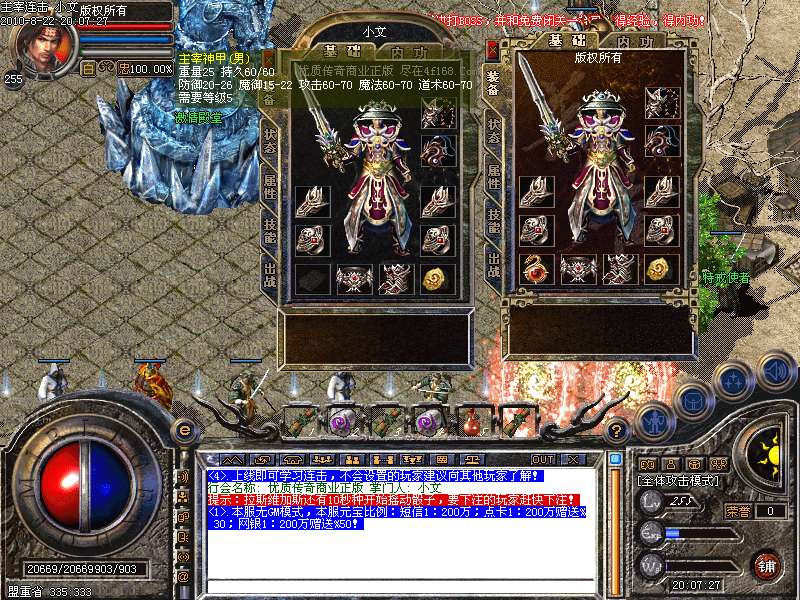This screenshot has width=800, height=600.
Task: Use the red gourd potion in hotbar
Action: (470, 421)
